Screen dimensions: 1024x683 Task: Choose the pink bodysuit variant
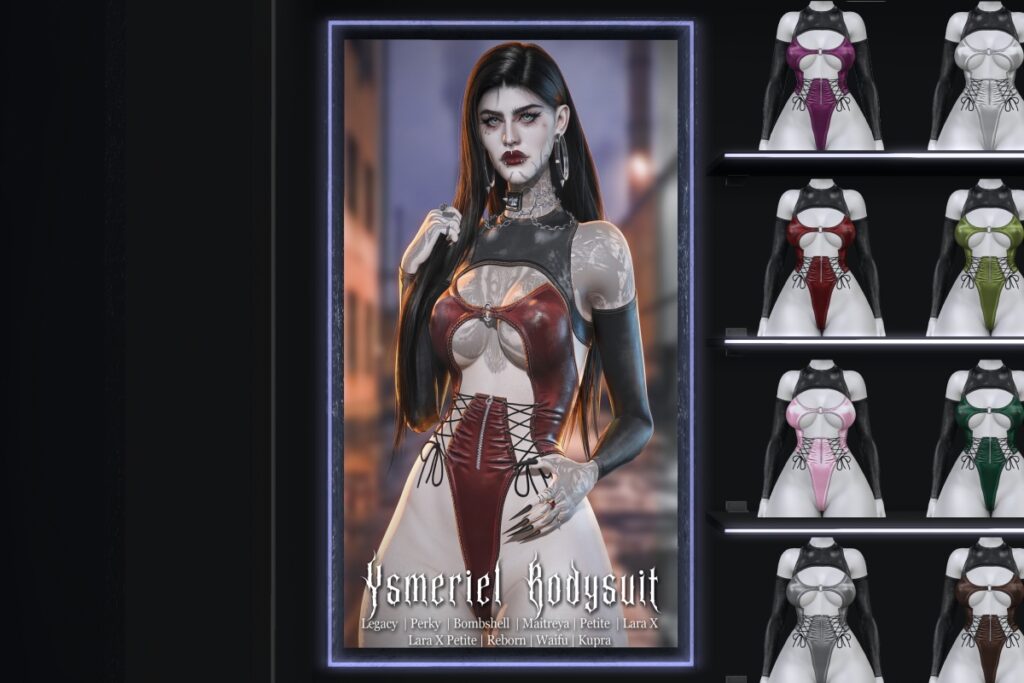[820, 440]
